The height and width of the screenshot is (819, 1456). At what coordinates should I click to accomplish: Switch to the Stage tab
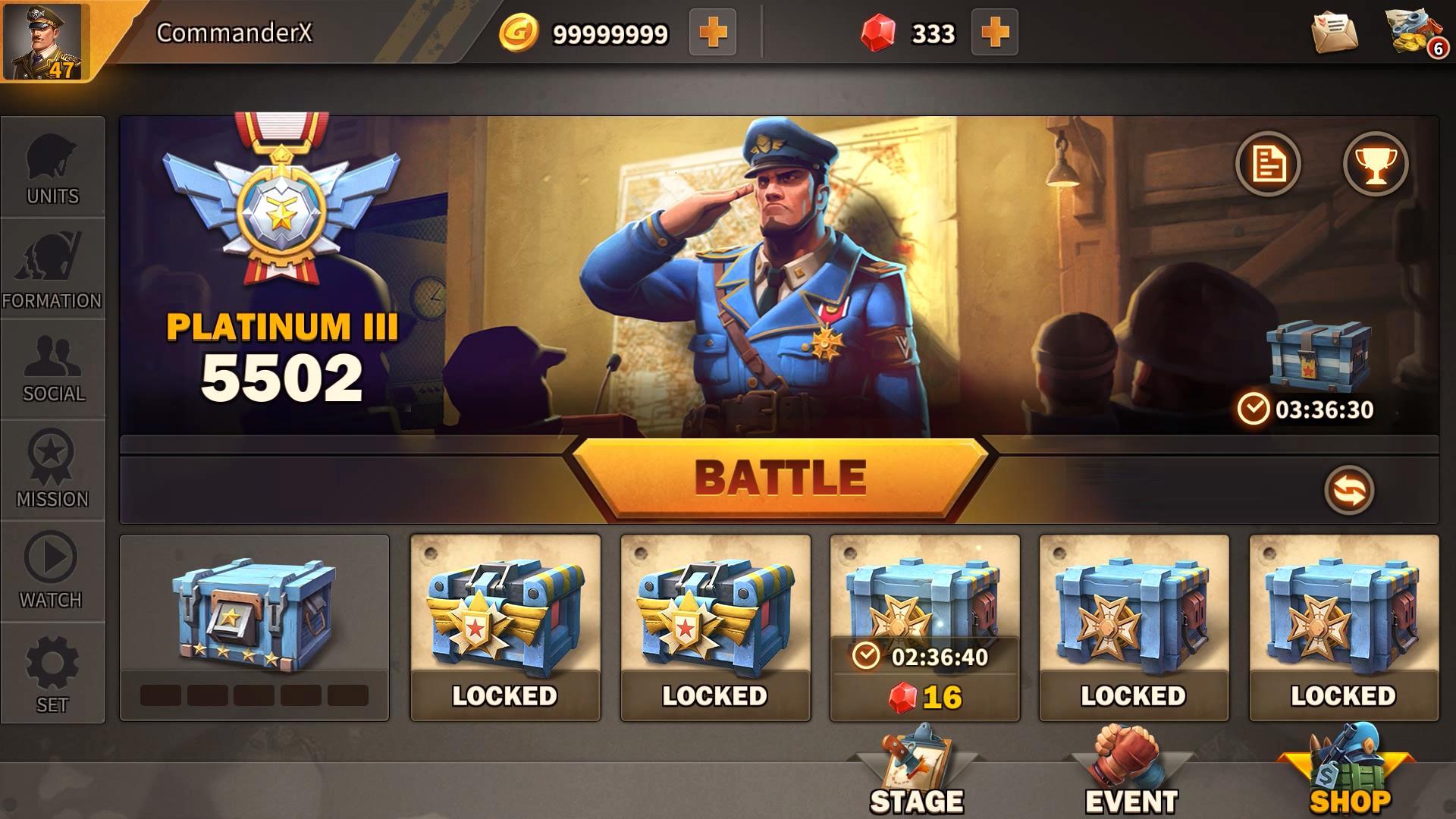pos(915,781)
